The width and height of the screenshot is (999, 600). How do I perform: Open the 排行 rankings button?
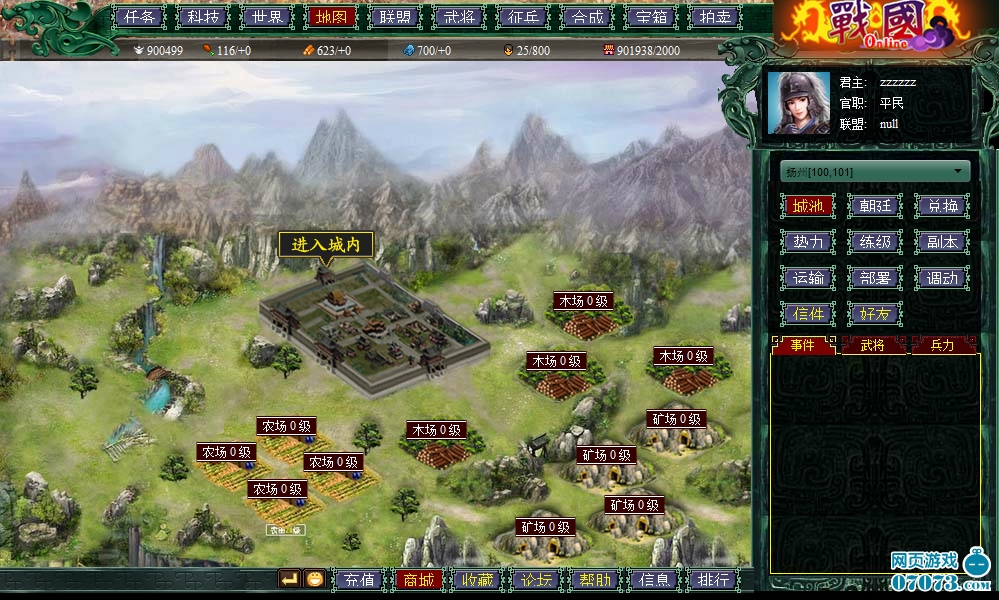[x=713, y=580]
